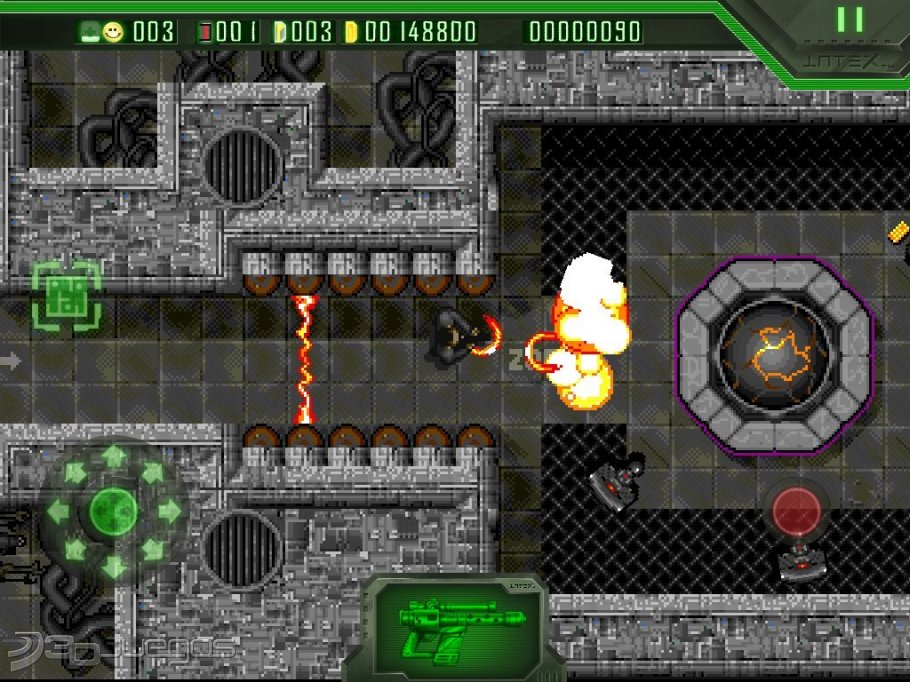Fire using the red round button
Viewport: 910px width, 682px height.
point(797,509)
